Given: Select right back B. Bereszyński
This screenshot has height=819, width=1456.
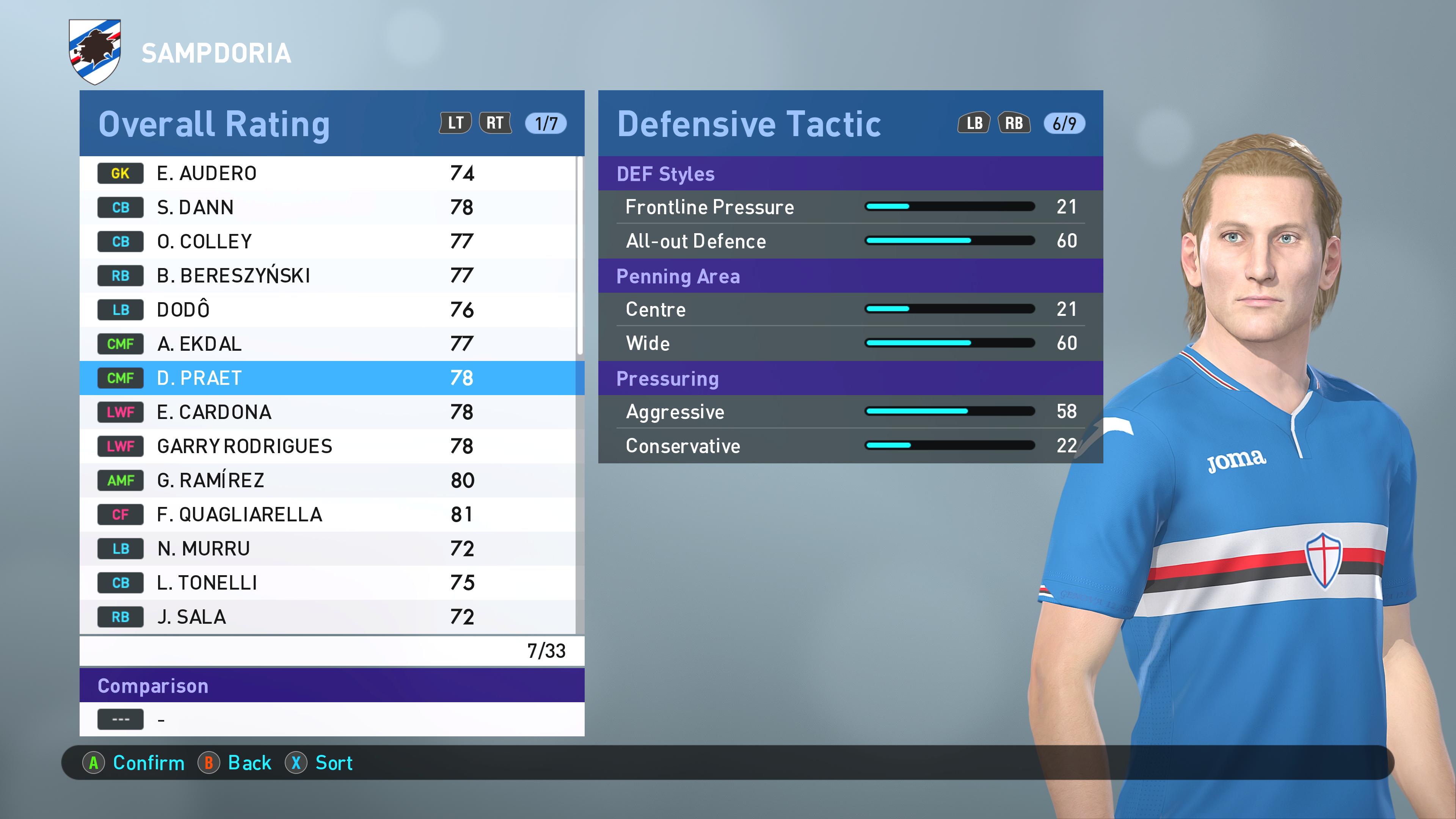Looking at the screenshot, I should click(x=328, y=276).
